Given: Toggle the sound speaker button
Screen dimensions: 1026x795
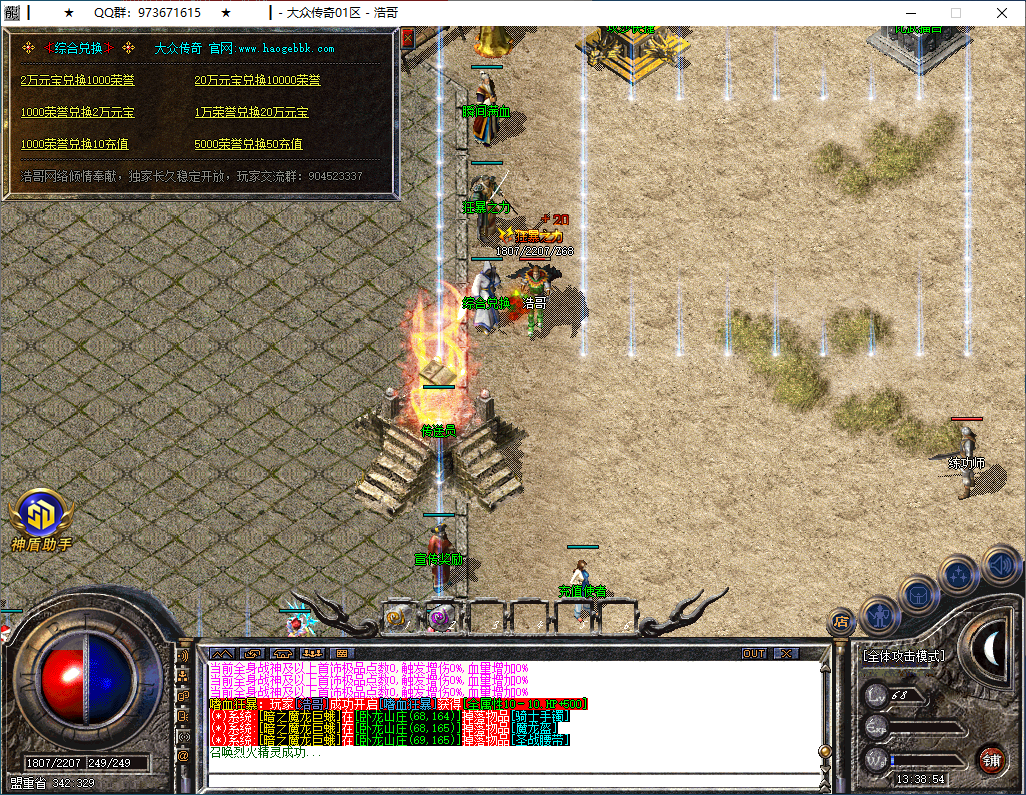Looking at the screenshot, I should coord(999,564).
